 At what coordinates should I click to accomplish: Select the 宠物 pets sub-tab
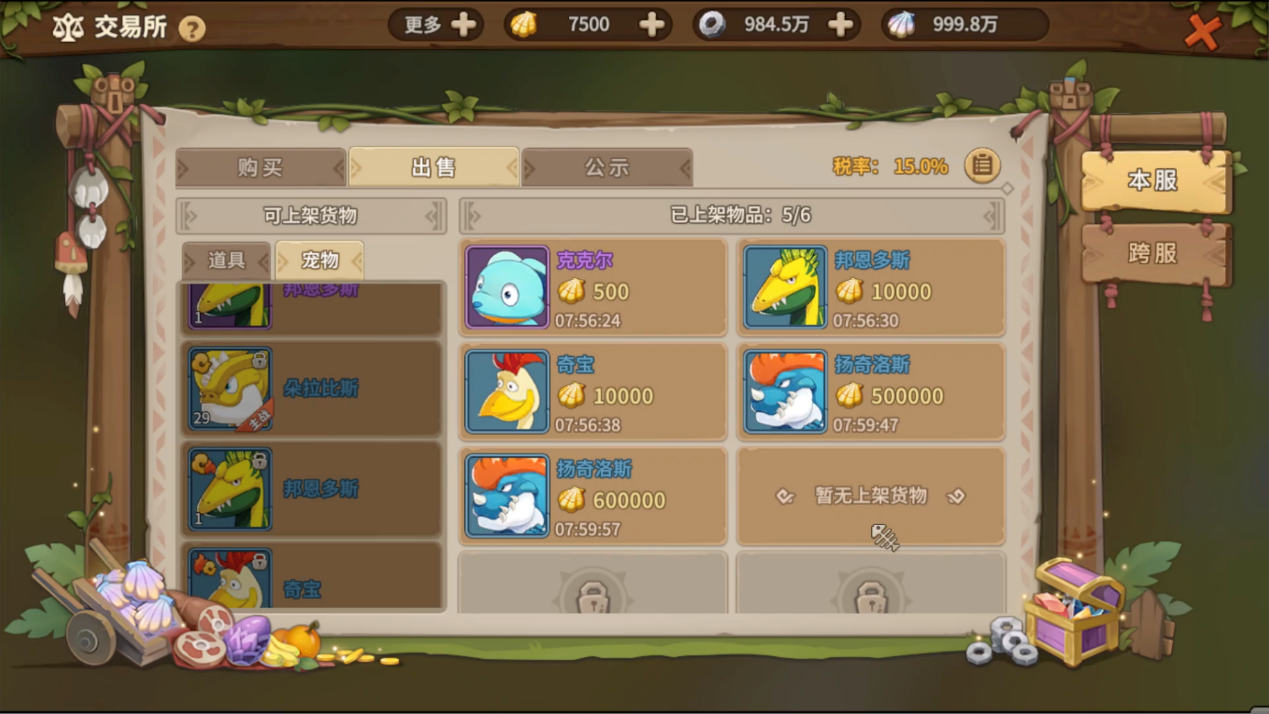319,261
